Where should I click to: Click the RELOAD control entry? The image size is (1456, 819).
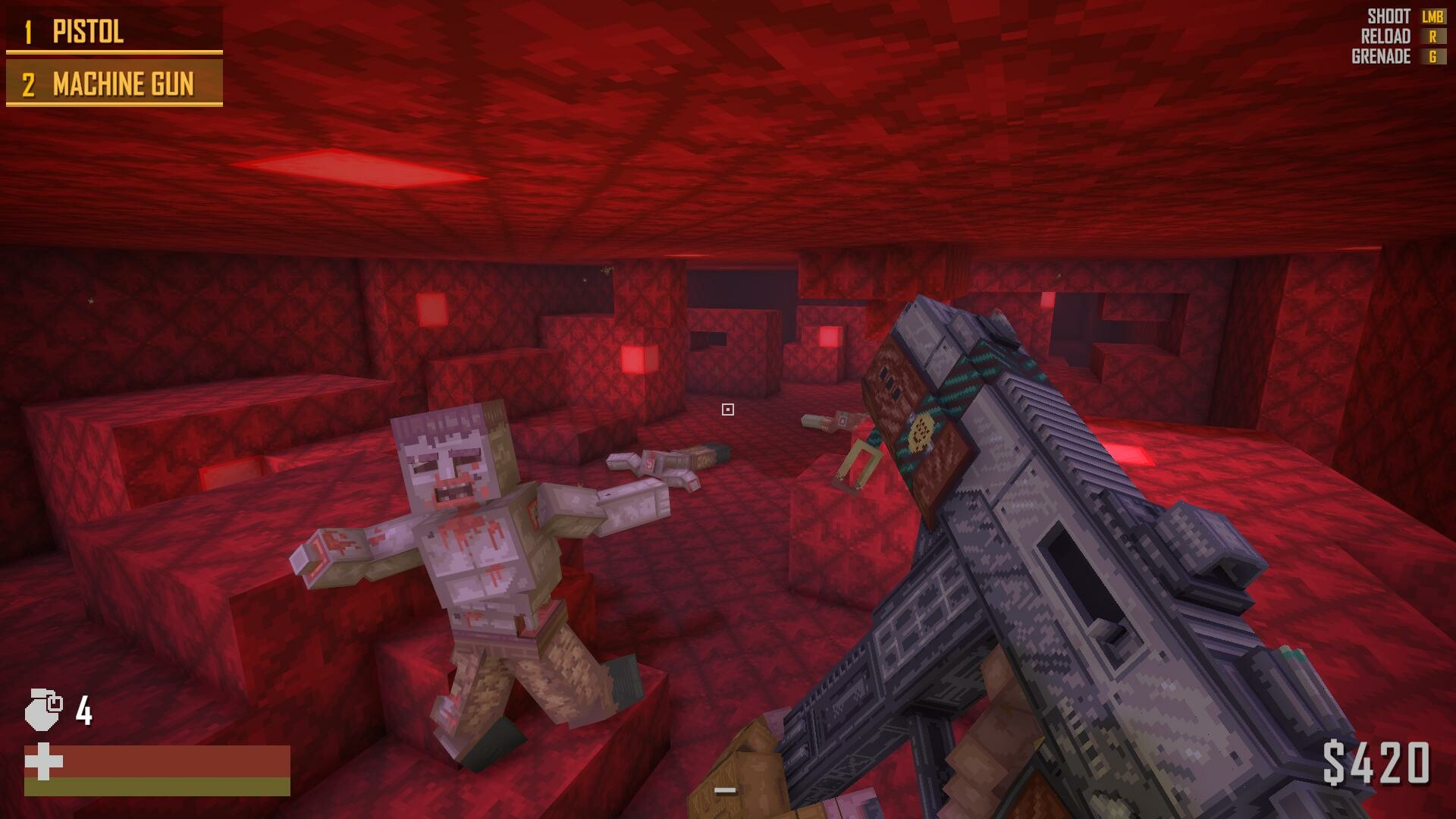(1386, 35)
